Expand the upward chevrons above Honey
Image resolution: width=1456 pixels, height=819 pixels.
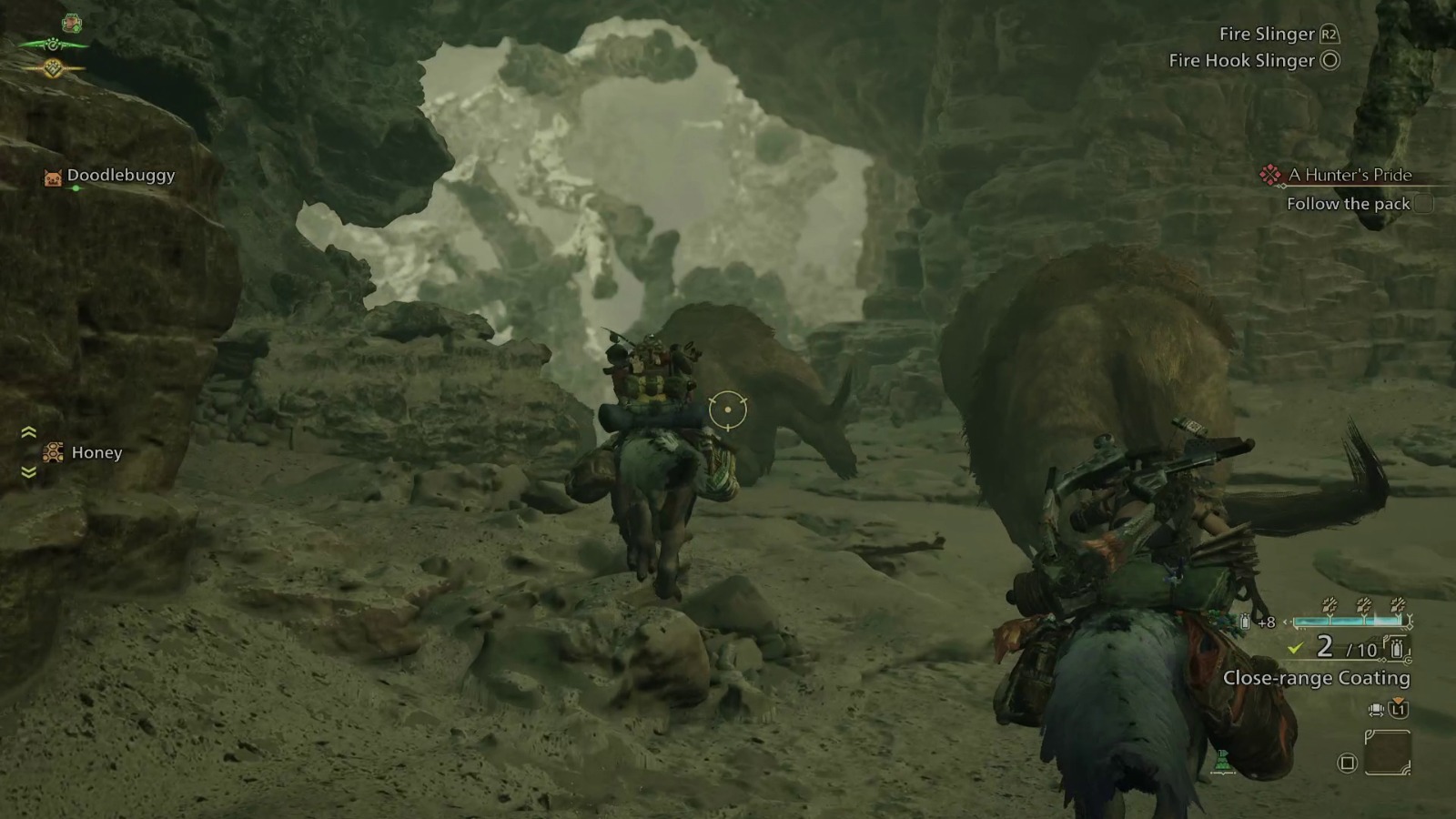(28, 432)
